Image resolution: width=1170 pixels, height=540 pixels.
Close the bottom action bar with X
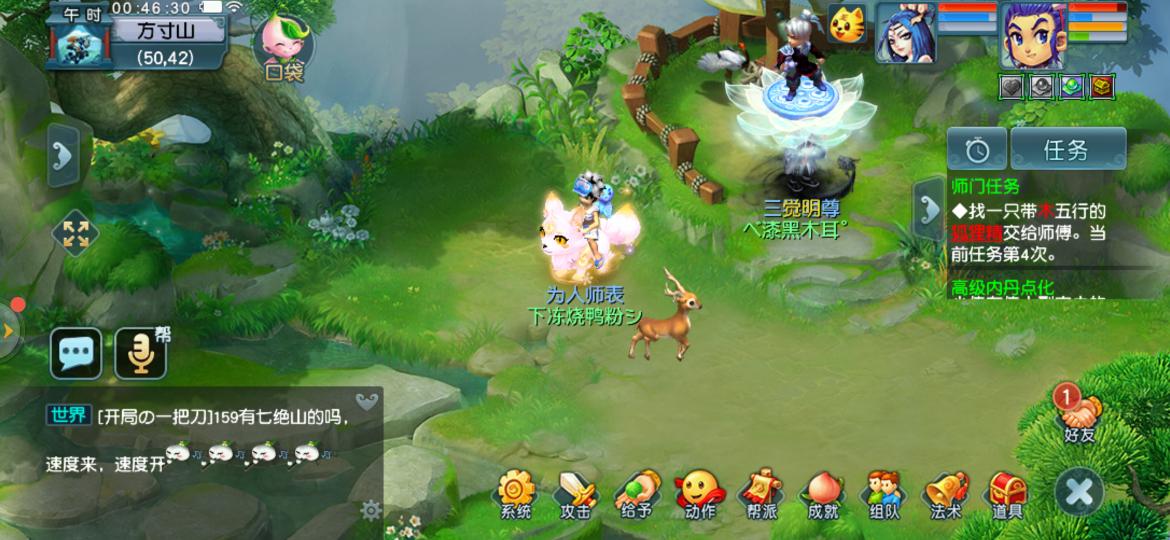[1080, 492]
